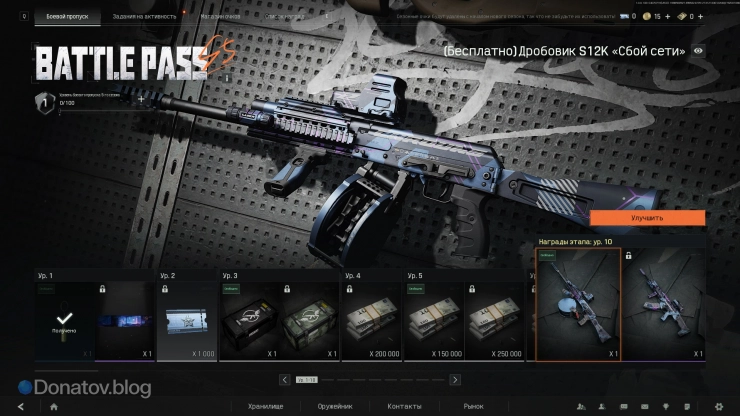Go to previous reward page arrow
Viewport: 740px width, 416px height.
point(286,380)
